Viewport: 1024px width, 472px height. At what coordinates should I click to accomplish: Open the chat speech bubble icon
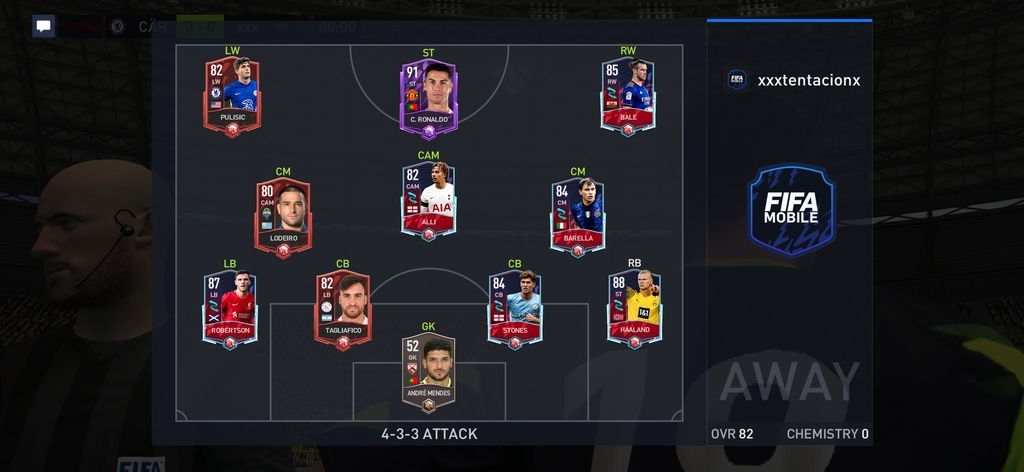(x=43, y=26)
